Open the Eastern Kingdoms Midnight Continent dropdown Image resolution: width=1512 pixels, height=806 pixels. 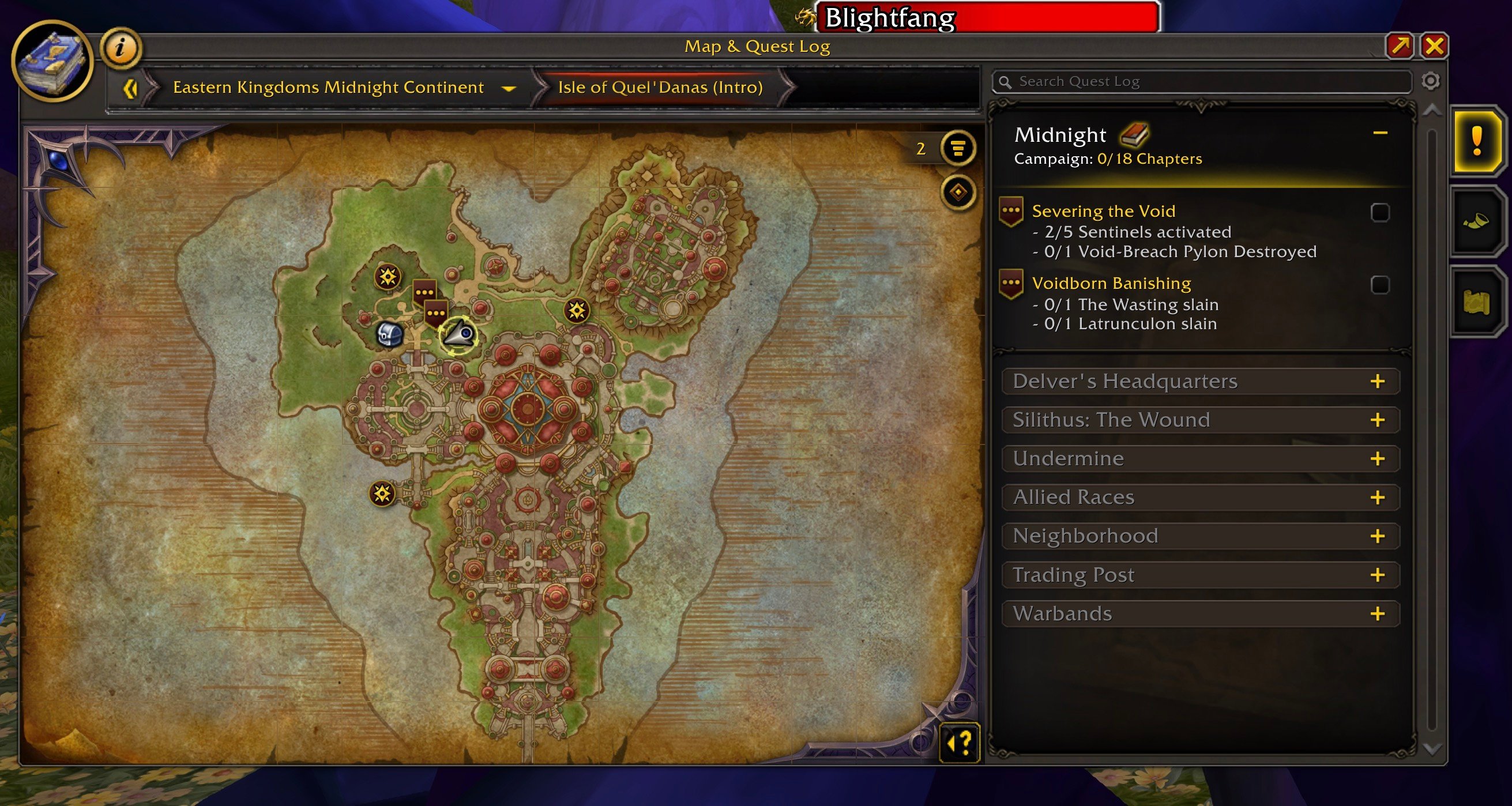click(508, 88)
